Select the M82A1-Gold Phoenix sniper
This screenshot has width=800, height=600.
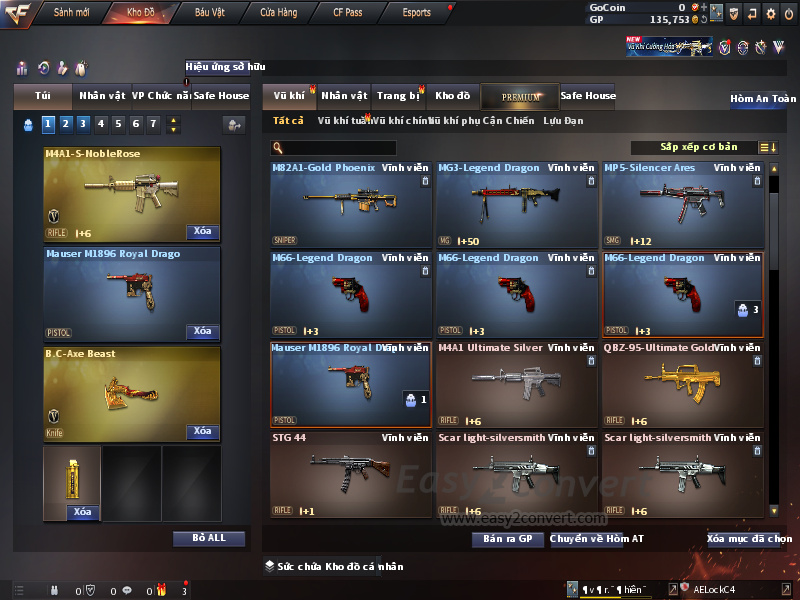(351, 204)
